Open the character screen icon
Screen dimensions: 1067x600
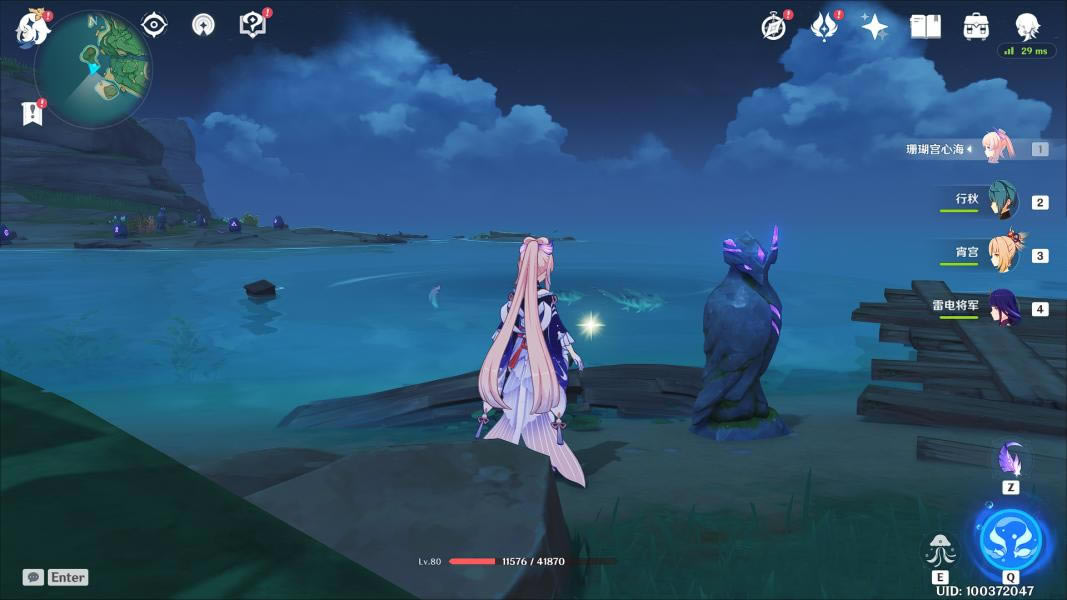click(1027, 25)
